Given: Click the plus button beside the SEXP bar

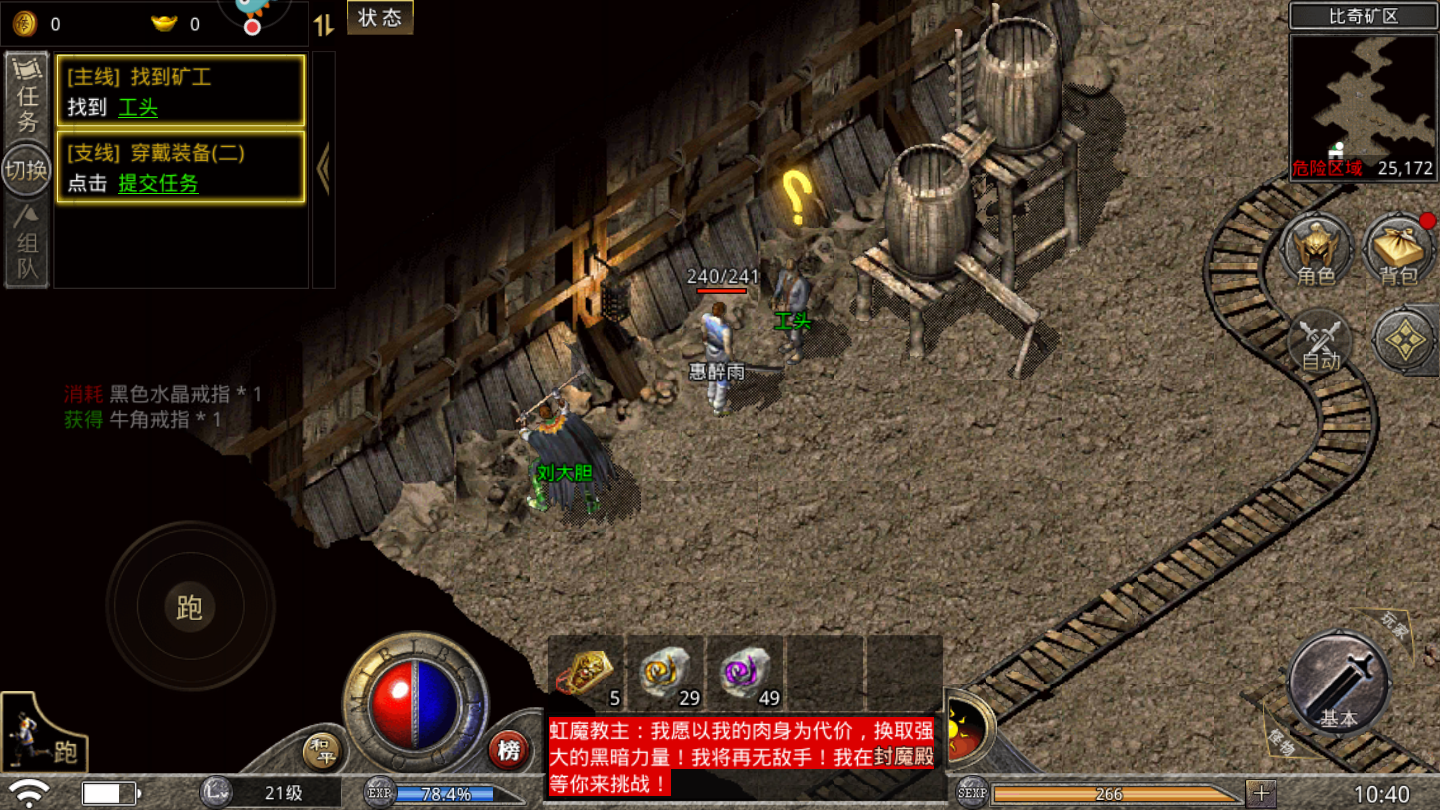Looking at the screenshot, I should [x=1260, y=794].
